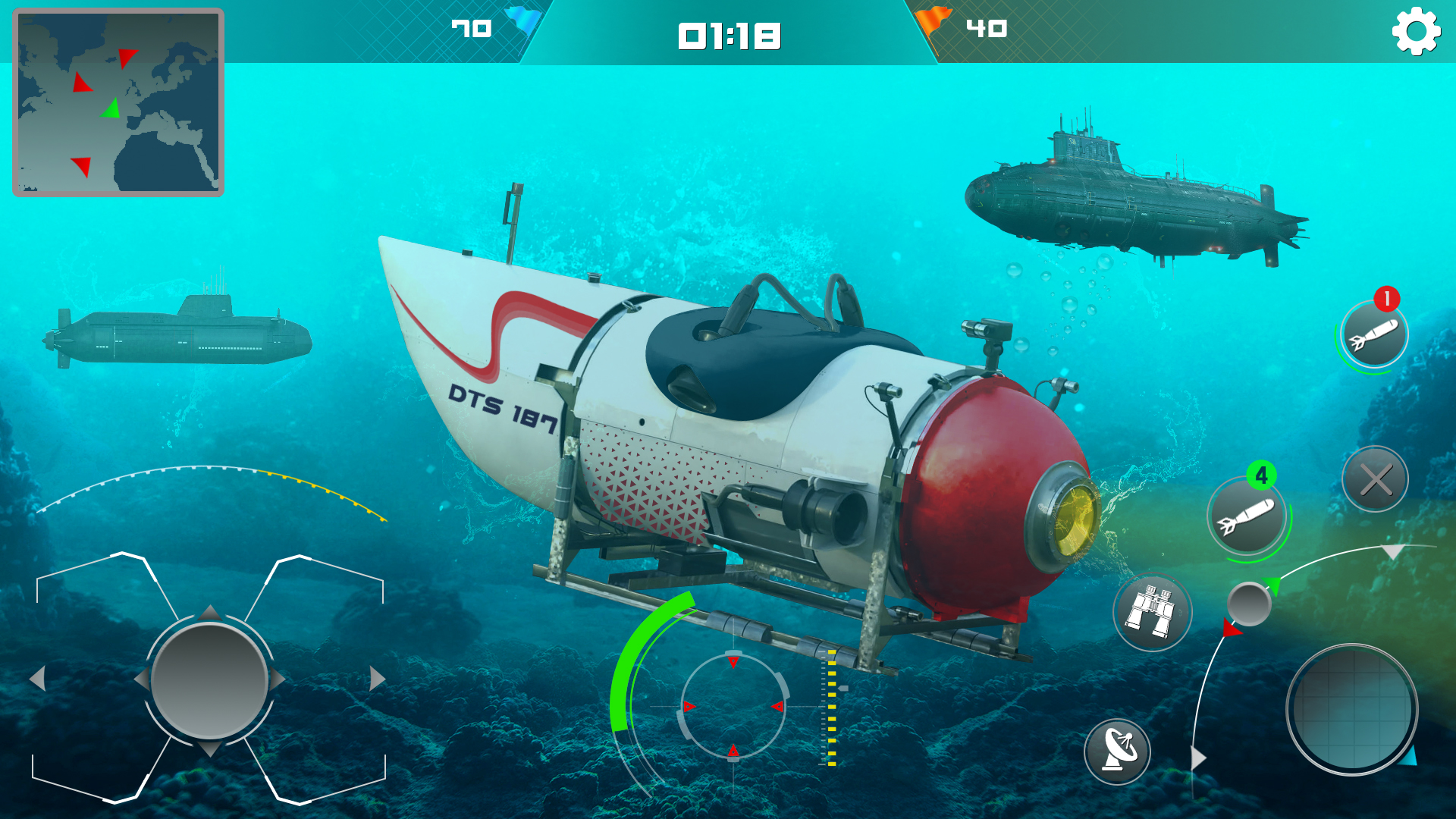The image size is (1456, 819).
Task: Open the settings gear menu
Action: tap(1415, 32)
